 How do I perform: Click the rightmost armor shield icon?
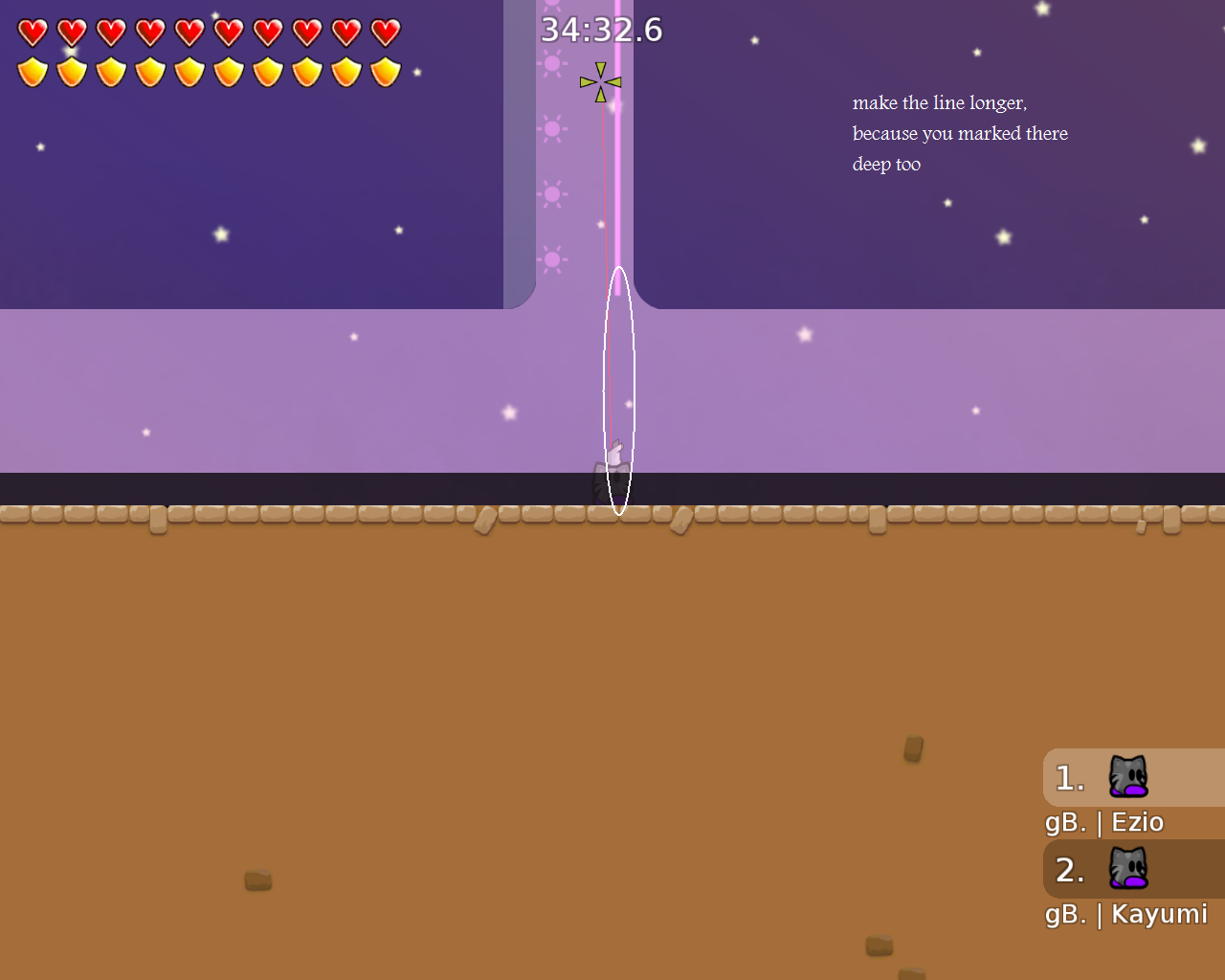click(x=384, y=70)
